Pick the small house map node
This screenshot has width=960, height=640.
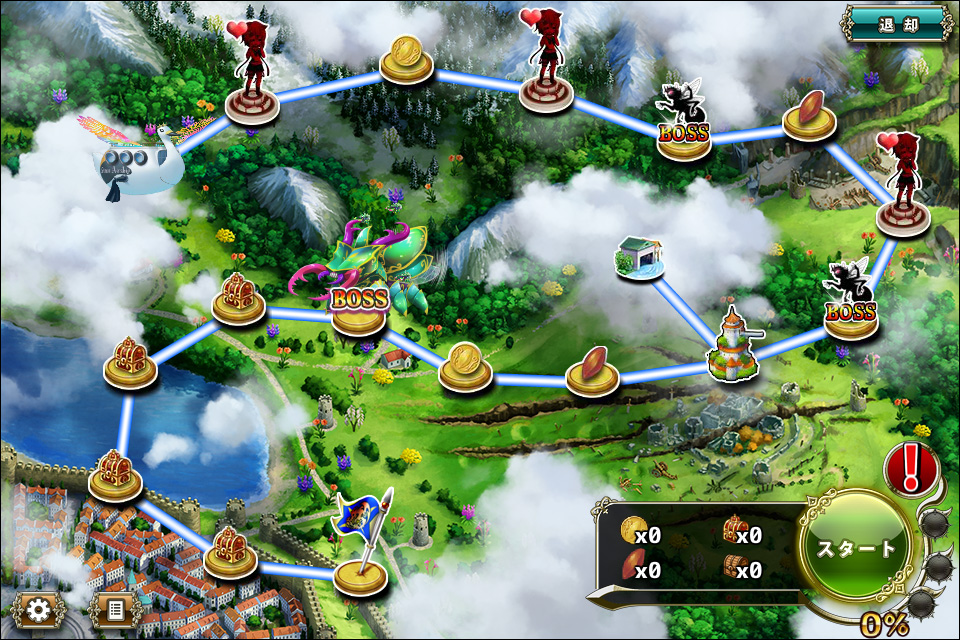pyautogui.click(x=640, y=258)
